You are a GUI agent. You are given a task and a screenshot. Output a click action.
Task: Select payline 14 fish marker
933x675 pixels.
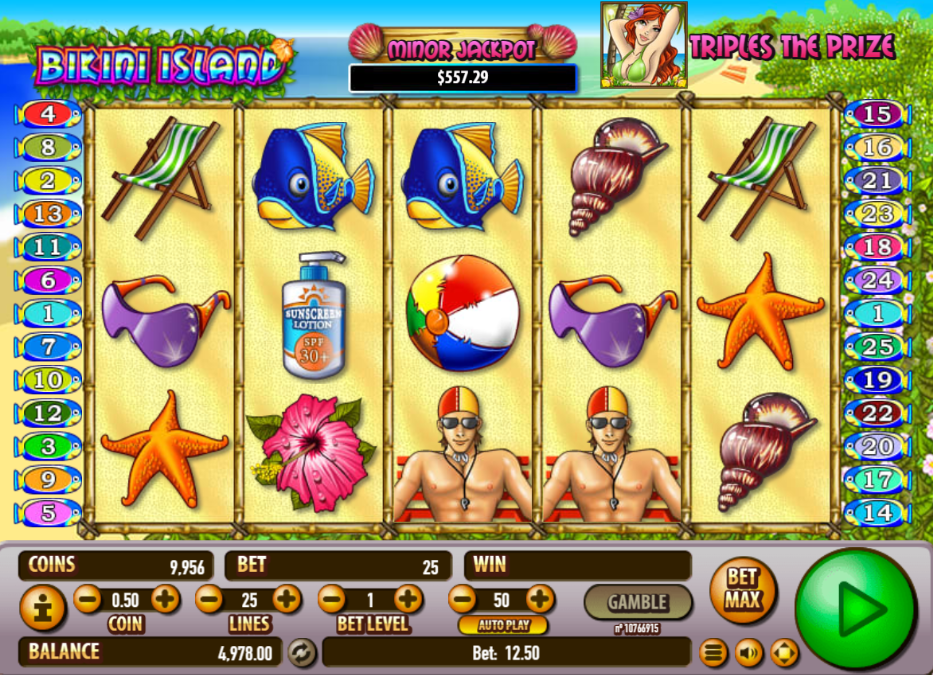(877, 513)
